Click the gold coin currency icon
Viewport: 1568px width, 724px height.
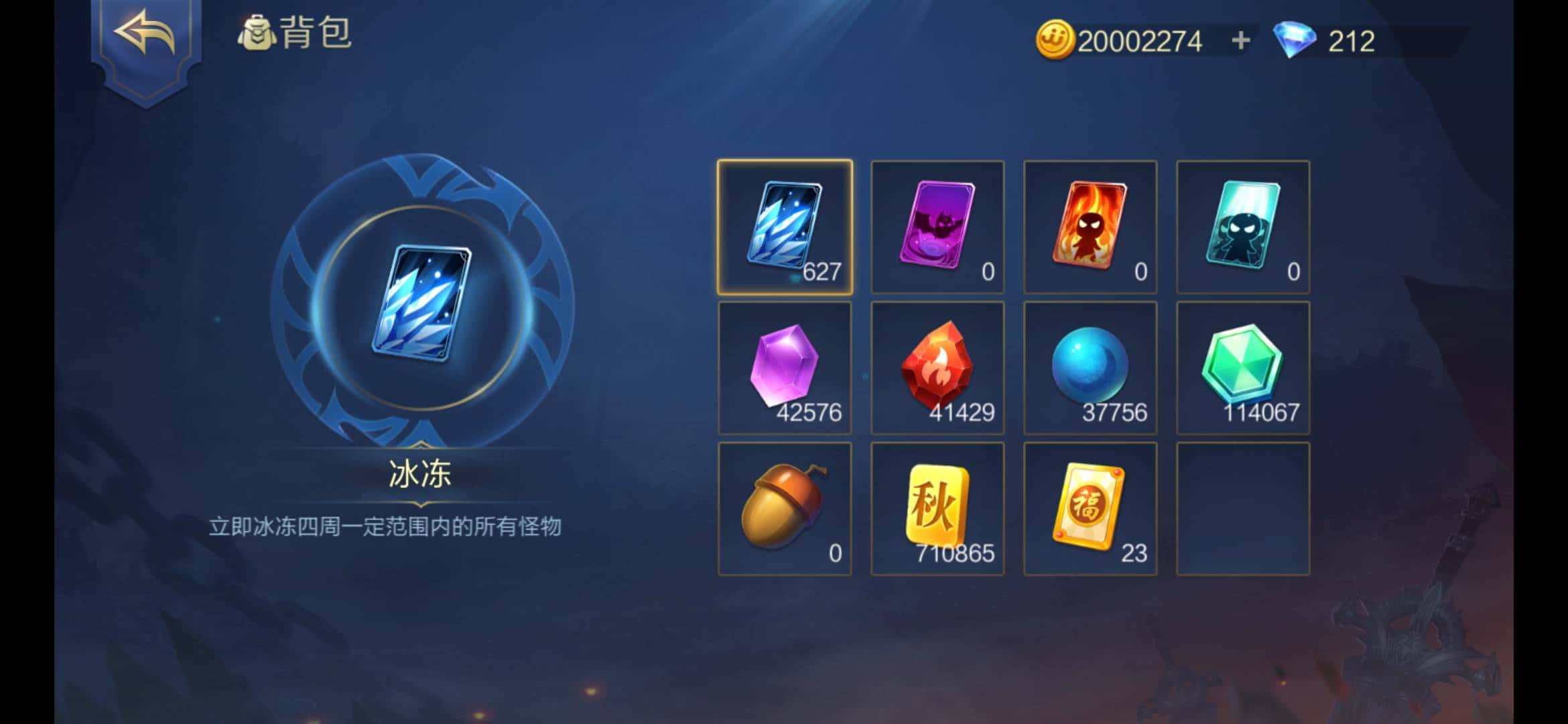pos(1056,42)
